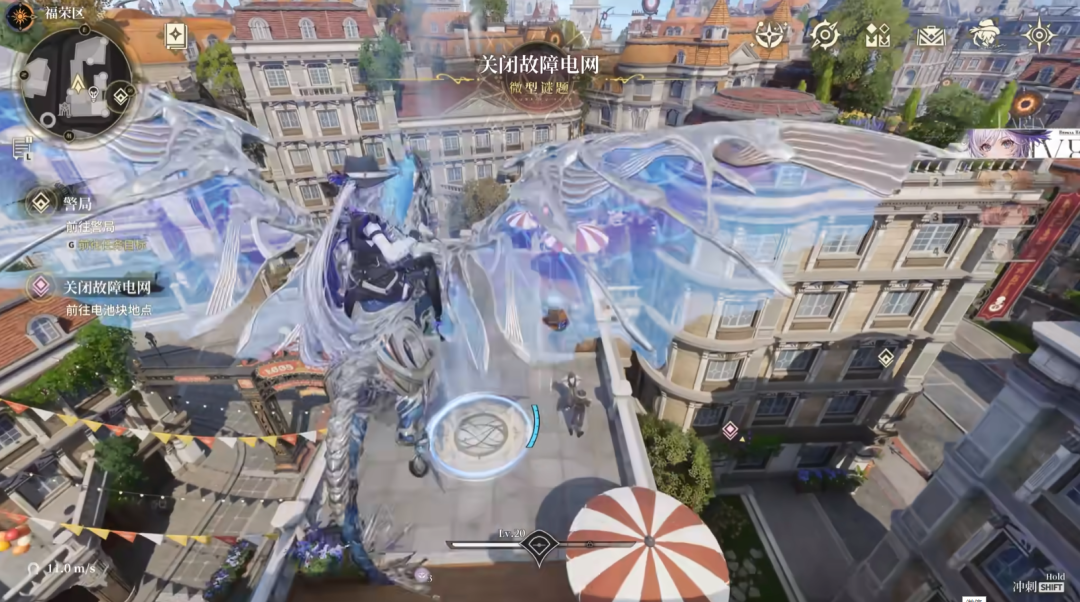Viewport: 1080px width, 602px height.
Task: Click the purple-haired character banner
Action: pyautogui.click(x=1010, y=143)
